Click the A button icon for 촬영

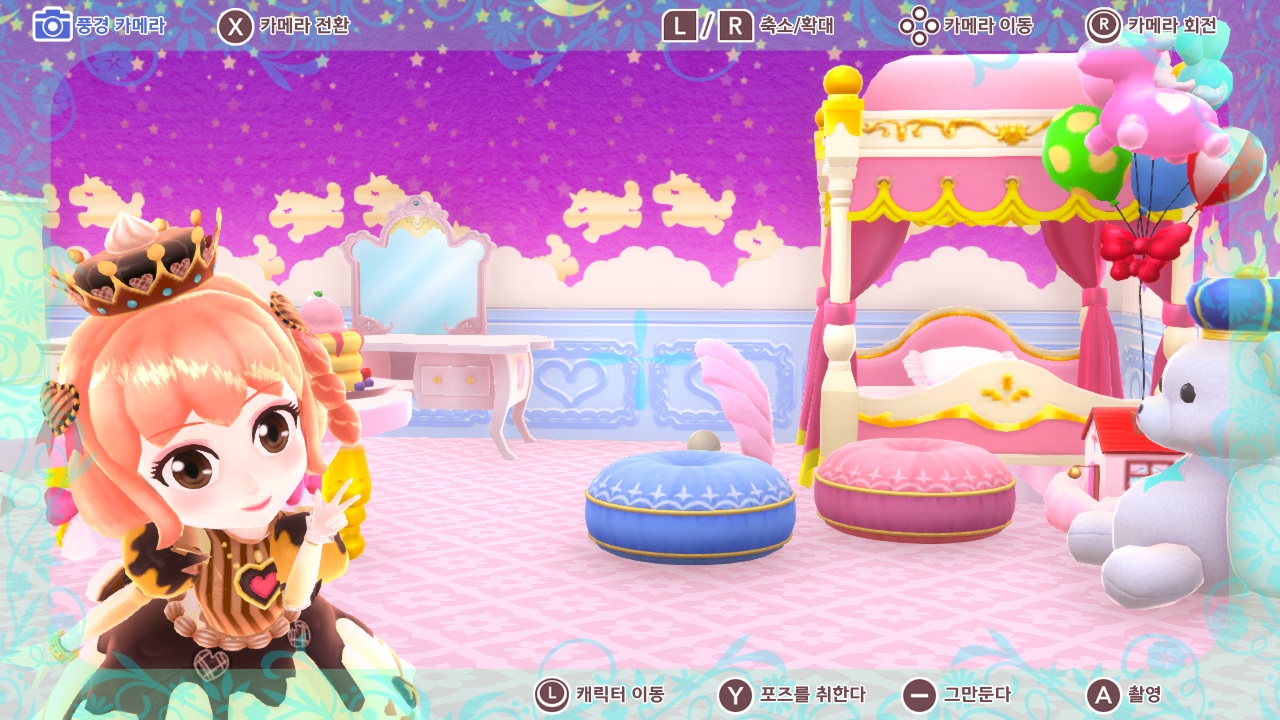point(1103,692)
